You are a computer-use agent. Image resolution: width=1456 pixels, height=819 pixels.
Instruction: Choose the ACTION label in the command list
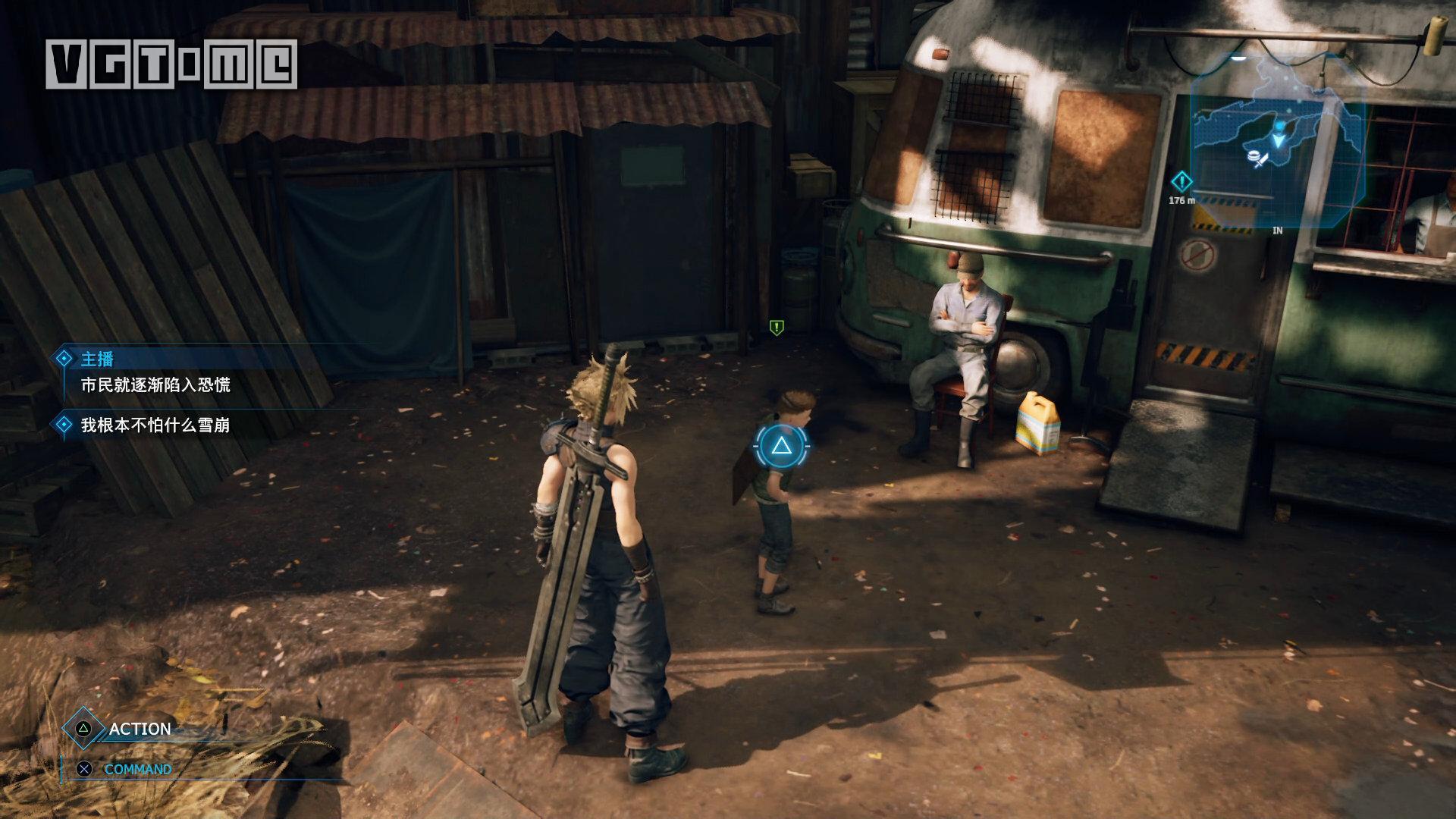click(140, 729)
